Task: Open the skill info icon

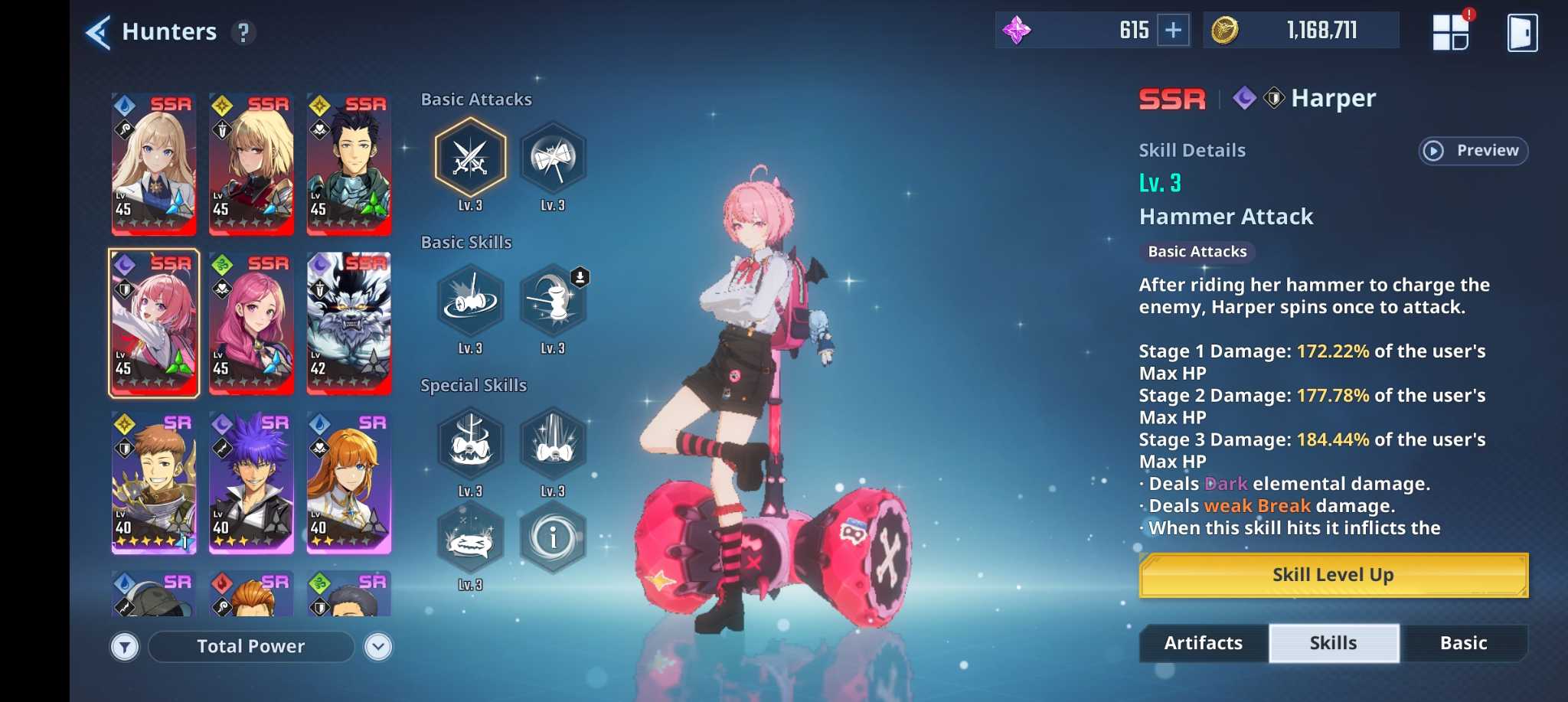Action: point(553,538)
